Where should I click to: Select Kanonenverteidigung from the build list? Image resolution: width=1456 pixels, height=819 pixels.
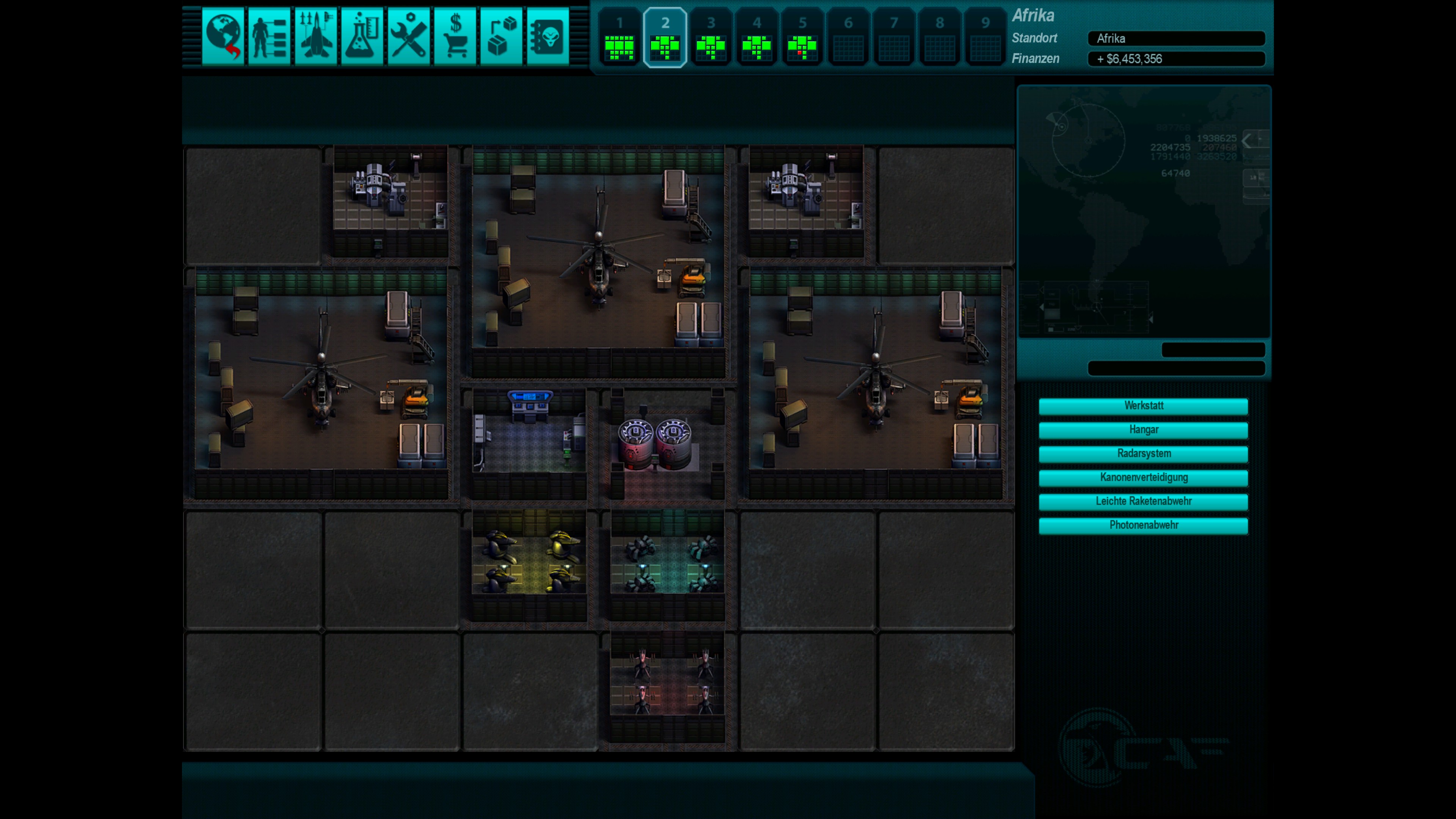(1143, 478)
